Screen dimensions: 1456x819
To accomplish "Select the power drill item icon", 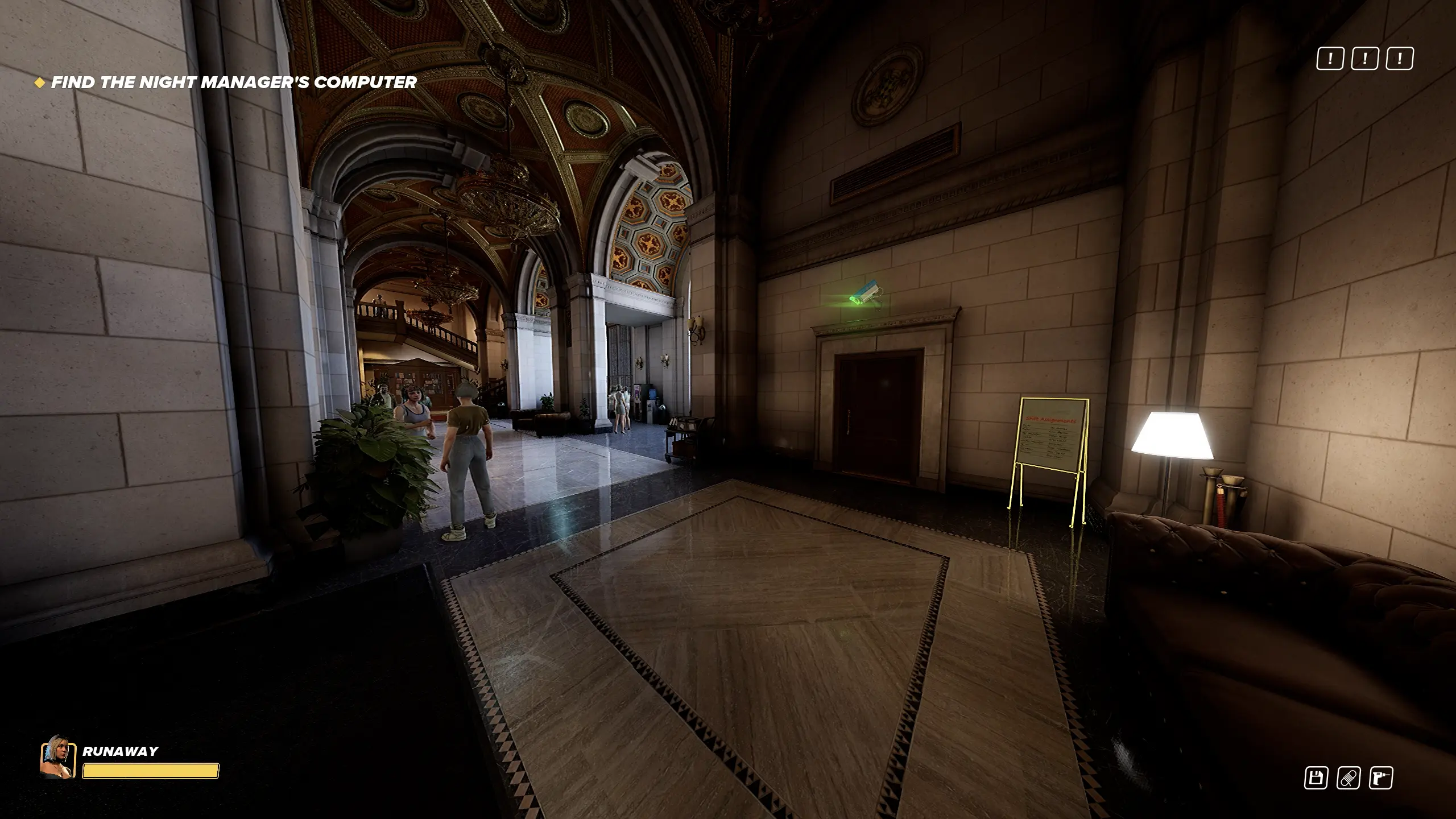I will pyautogui.click(x=1381, y=778).
